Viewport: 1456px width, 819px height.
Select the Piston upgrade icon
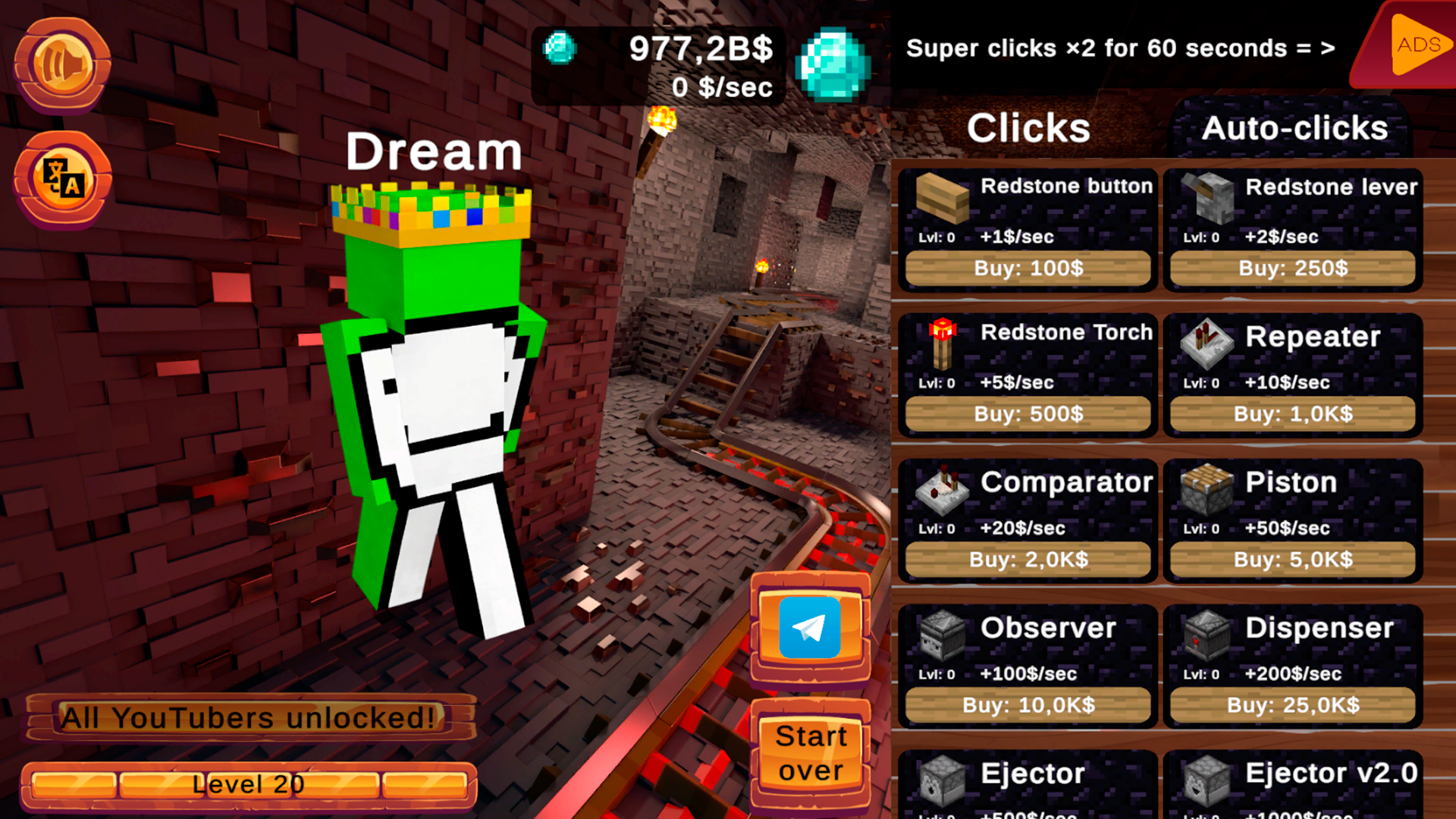tap(1206, 491)
